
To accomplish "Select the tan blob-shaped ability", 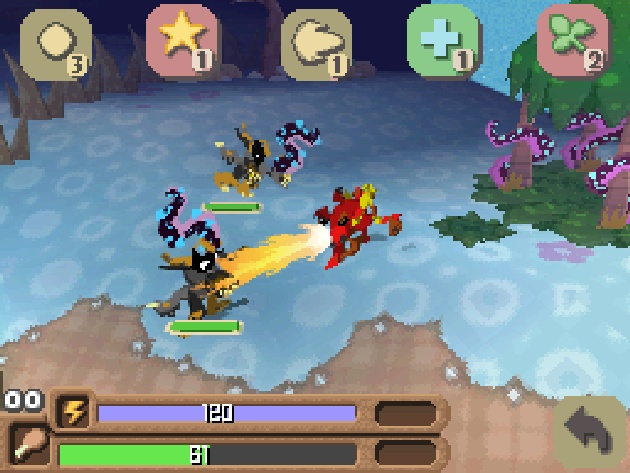I will (x=316, y=42).
